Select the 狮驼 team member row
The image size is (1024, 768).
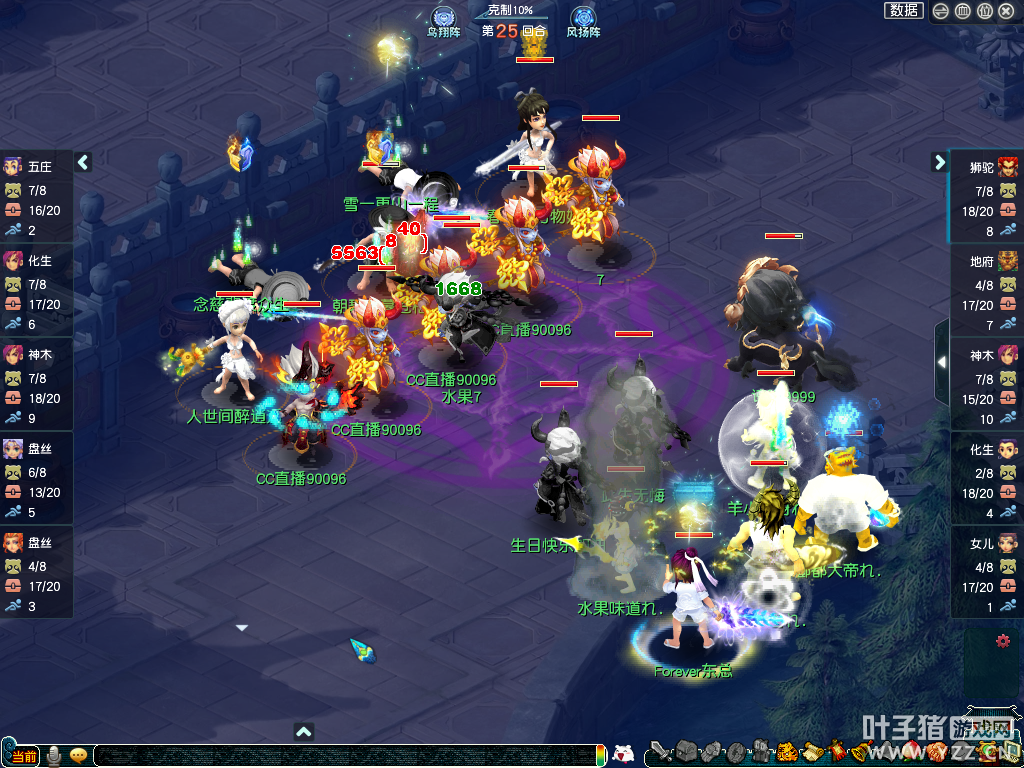(x=986, y=197)
